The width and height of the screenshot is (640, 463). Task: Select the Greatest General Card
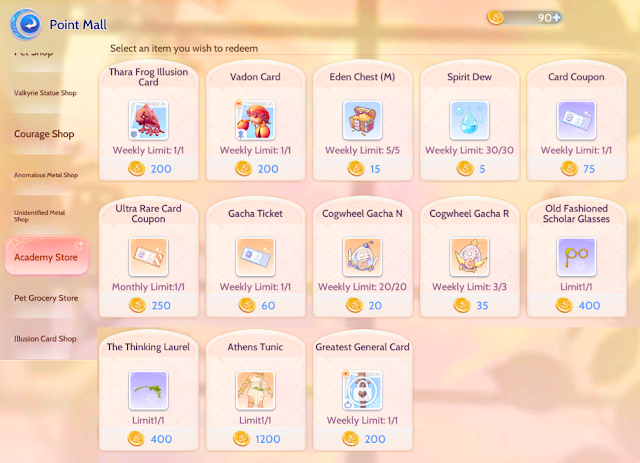click(361, 391)
